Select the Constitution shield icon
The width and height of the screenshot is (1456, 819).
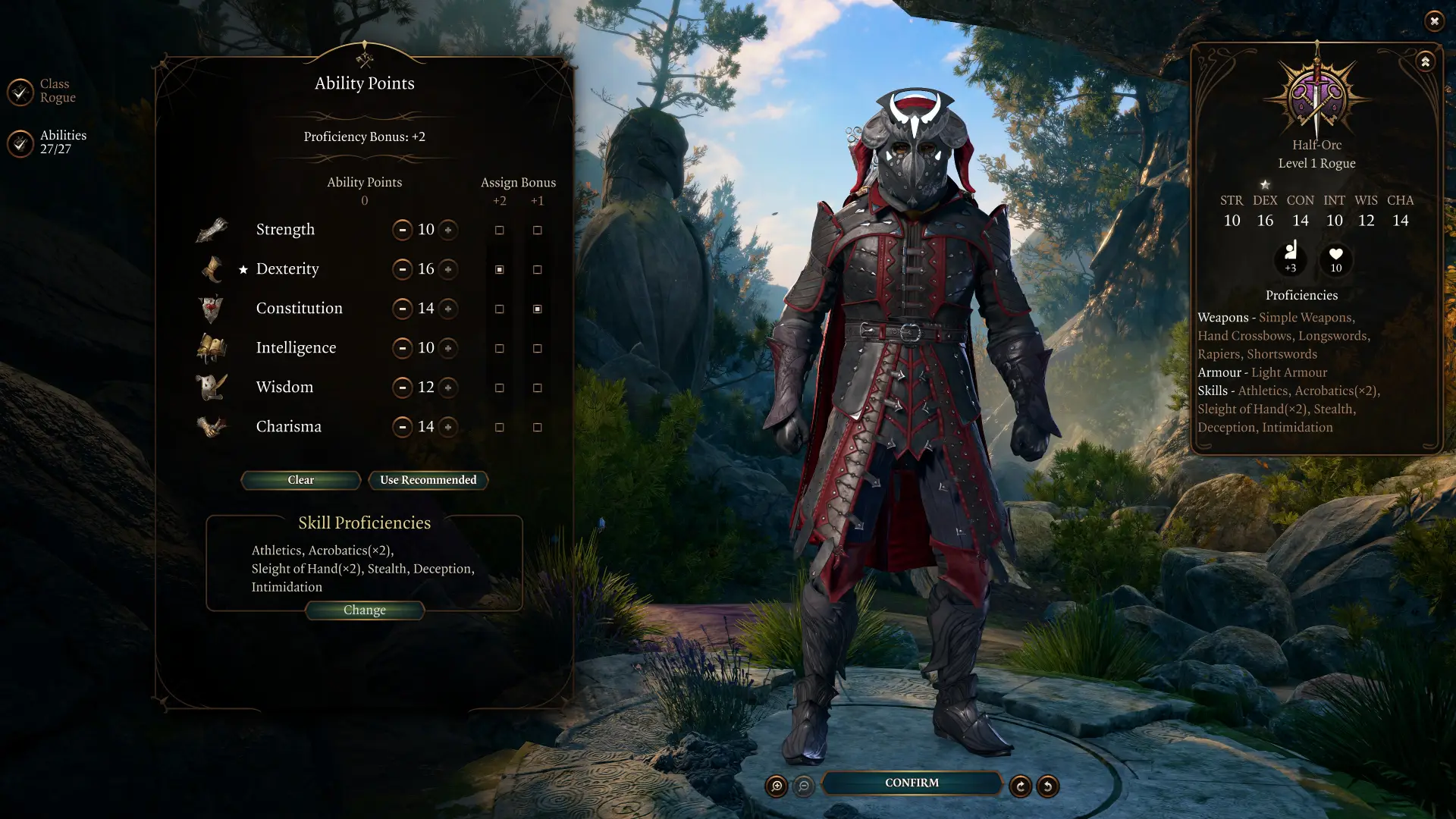pyautogui.click(x=212, y=308)
